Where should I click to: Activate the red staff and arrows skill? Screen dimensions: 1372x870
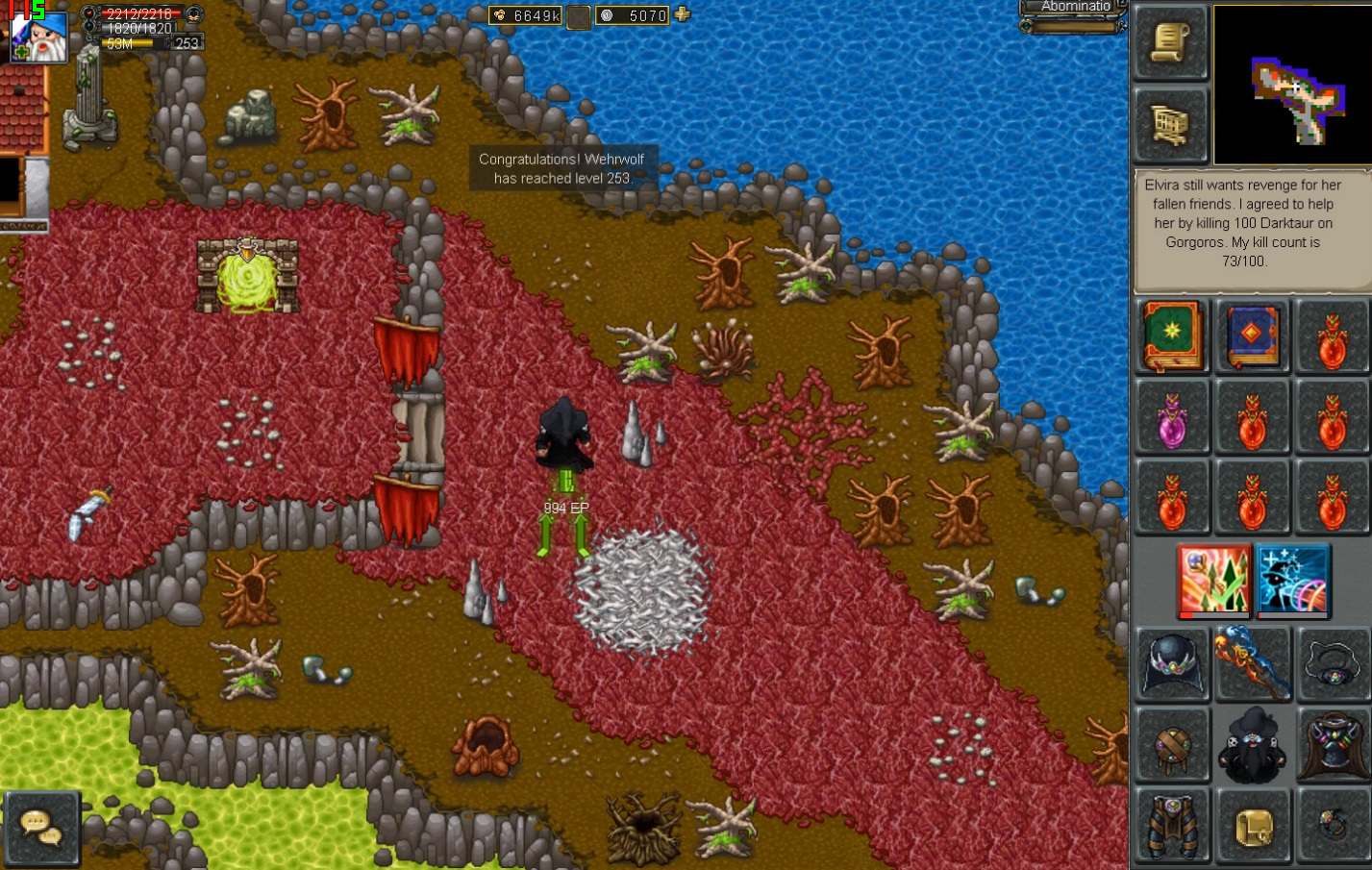click(1214, 580)
